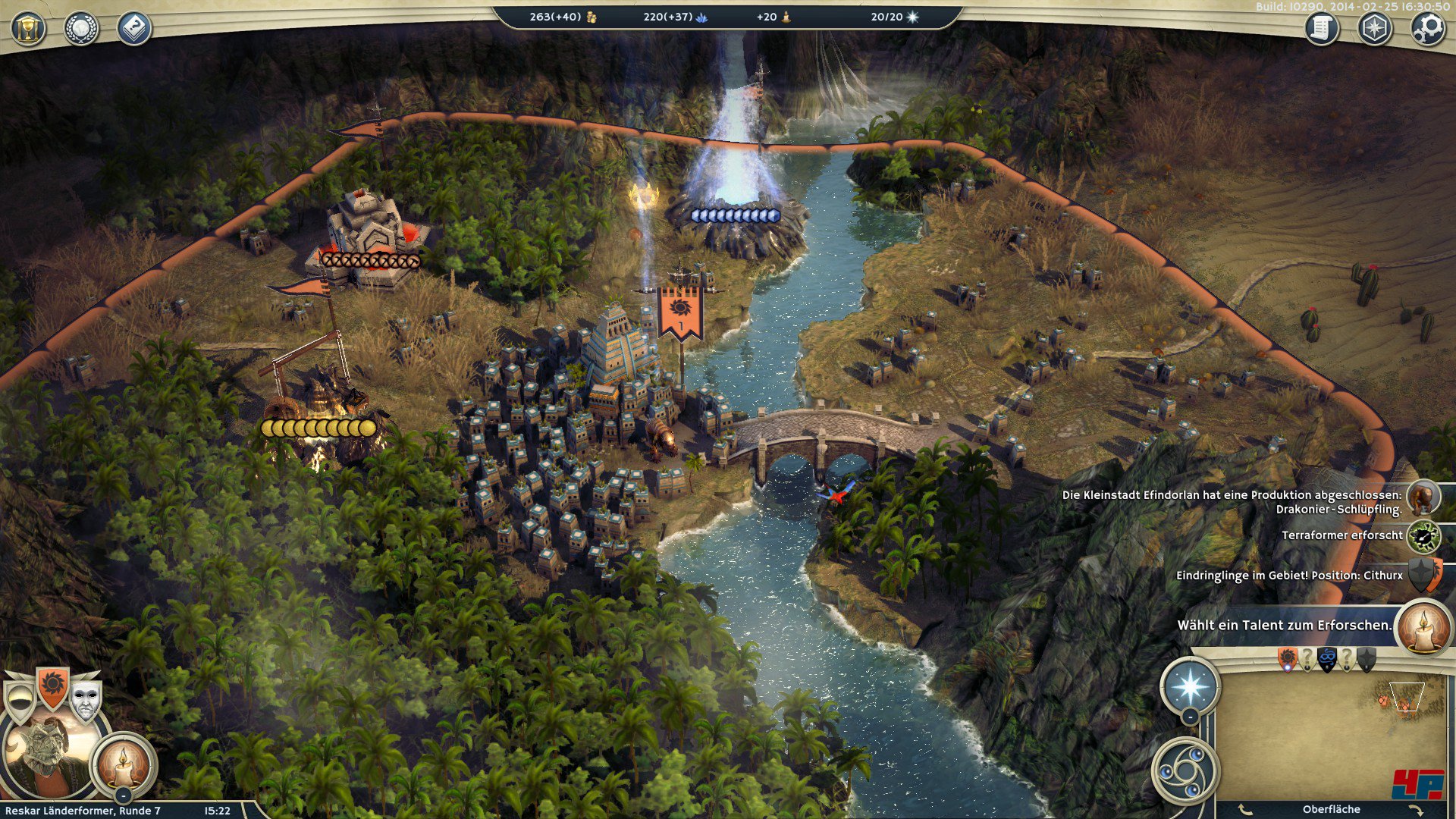Image resolution: width=1456 pixels, height=819 pixels.
Task: Click the glowing star button beside the minimap
Action: tap(1191, 686)
